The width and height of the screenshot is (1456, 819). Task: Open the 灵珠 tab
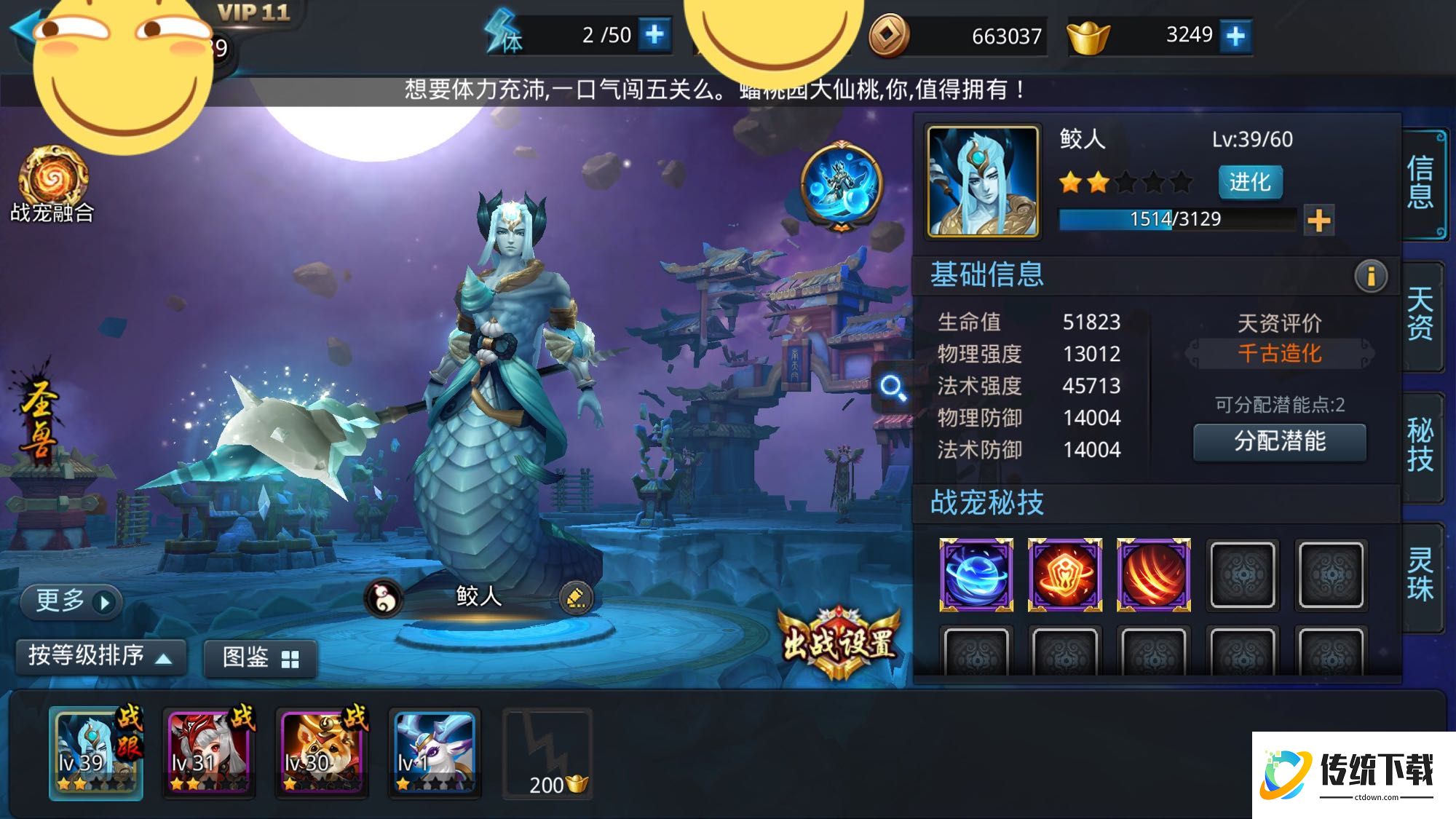point(1431,575)
